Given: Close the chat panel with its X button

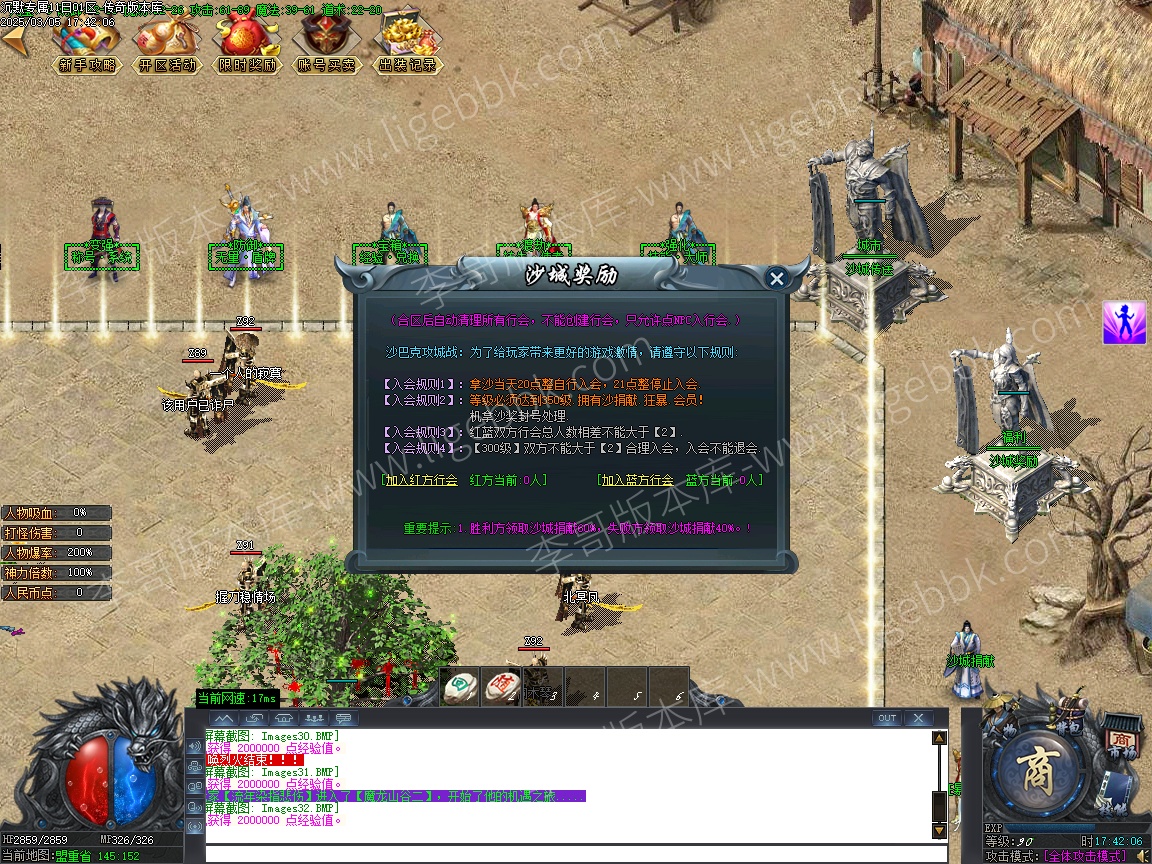Looking at the screenshot, I should [x=918, y=718].
